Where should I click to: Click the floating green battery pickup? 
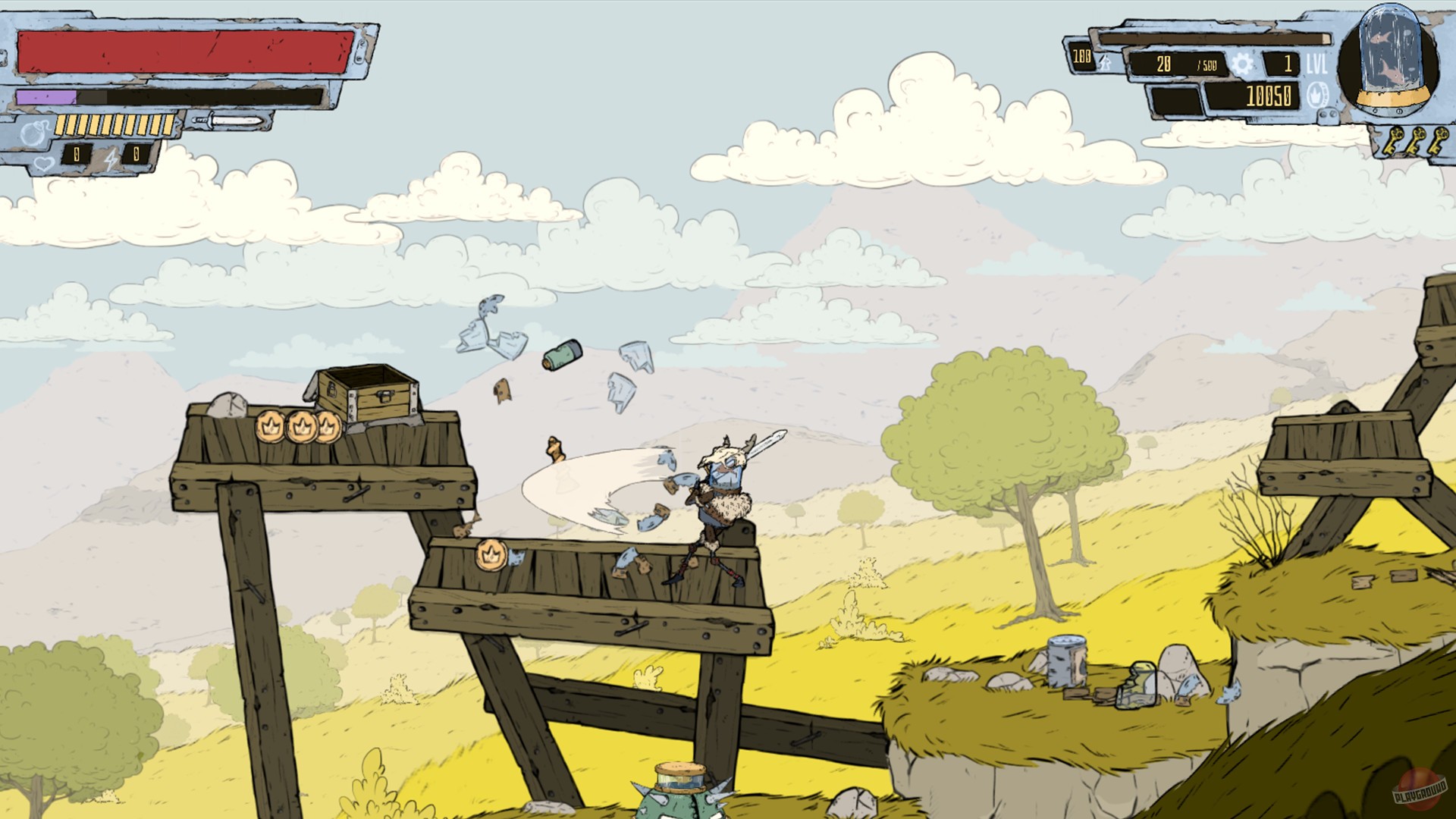click(560, 353)
